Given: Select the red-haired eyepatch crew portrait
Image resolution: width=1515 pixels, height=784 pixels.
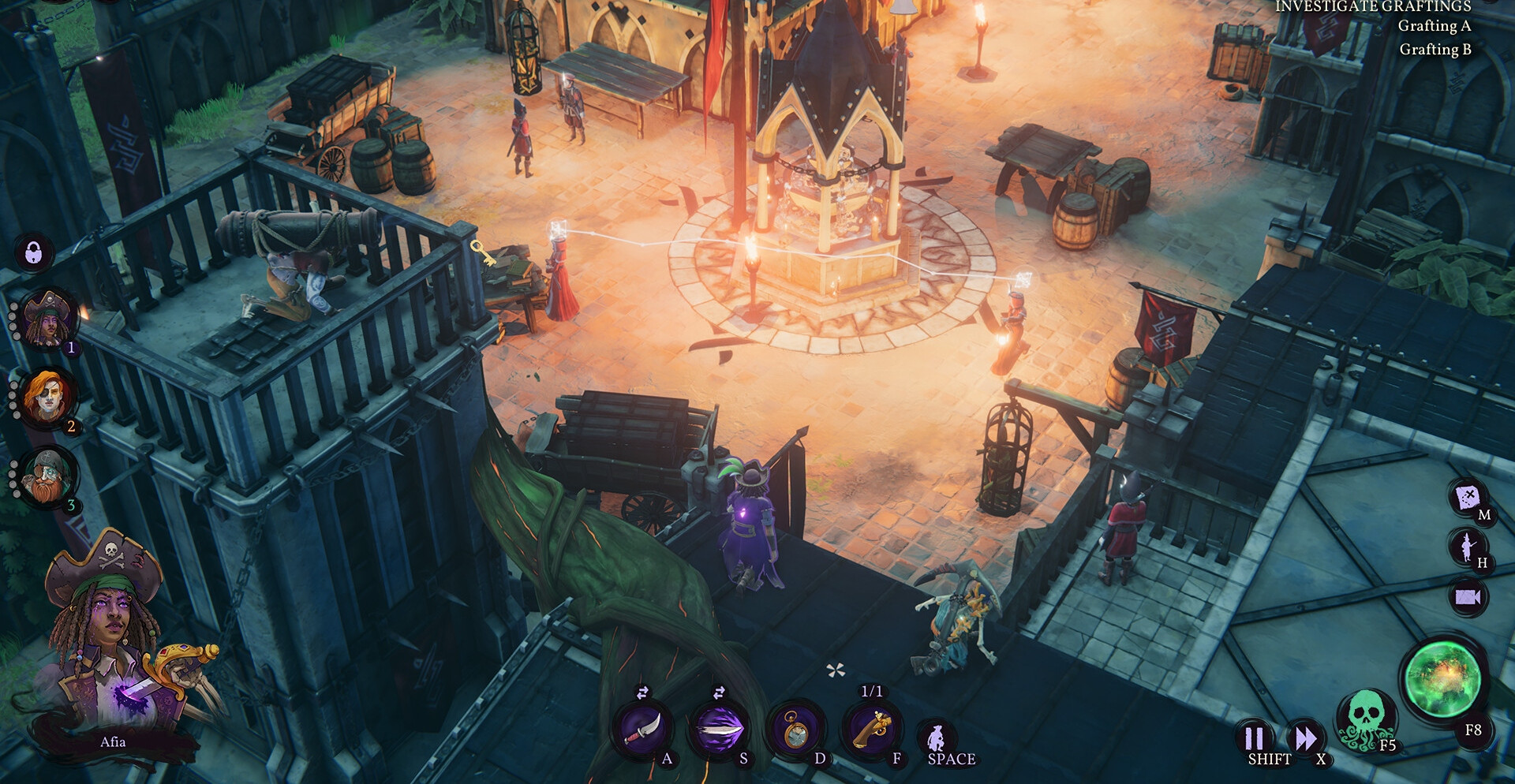Looking at the screenshot, I should point(47,397).
